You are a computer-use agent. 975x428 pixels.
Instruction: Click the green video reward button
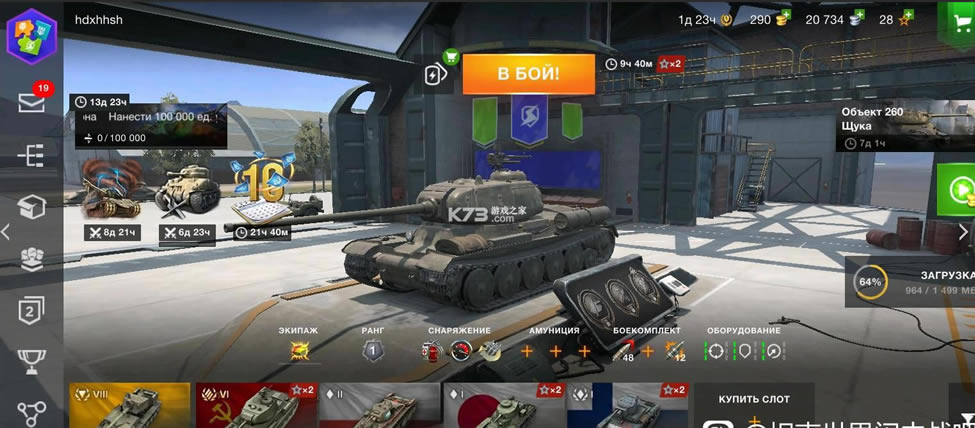958,189
